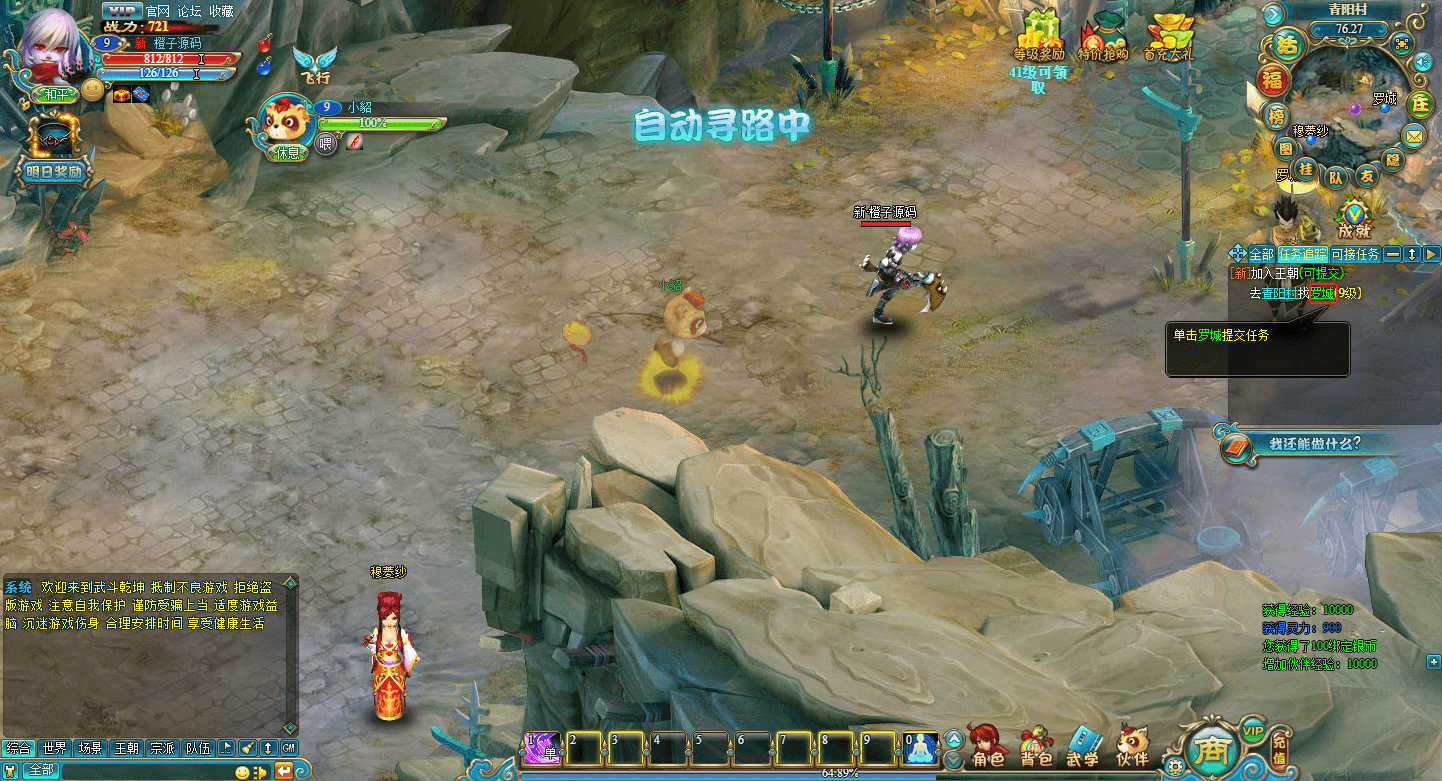Toggle the sound speaker button
Screen dimensions: 1442x781
1422,62
